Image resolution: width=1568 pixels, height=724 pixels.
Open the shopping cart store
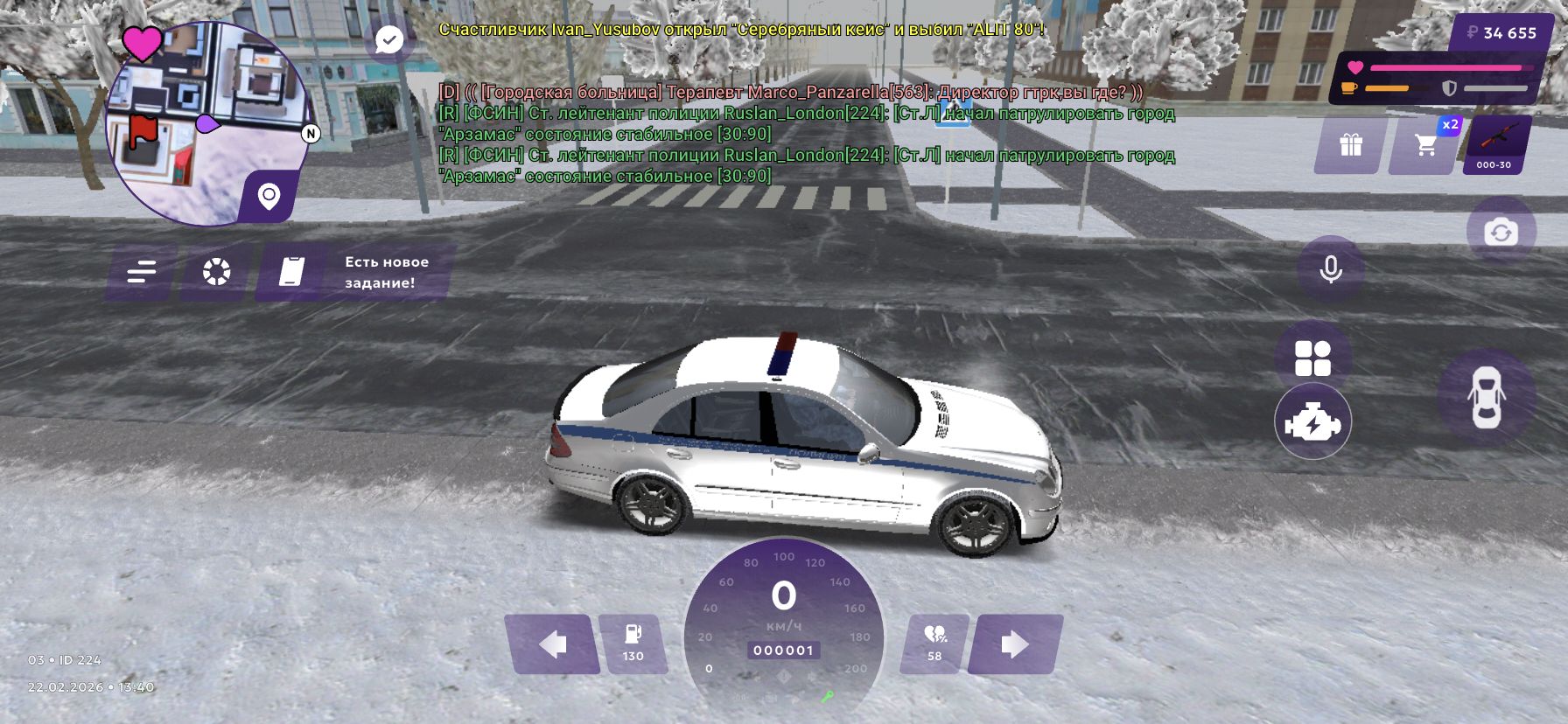pyautogui.click(x=1425, y=145)
